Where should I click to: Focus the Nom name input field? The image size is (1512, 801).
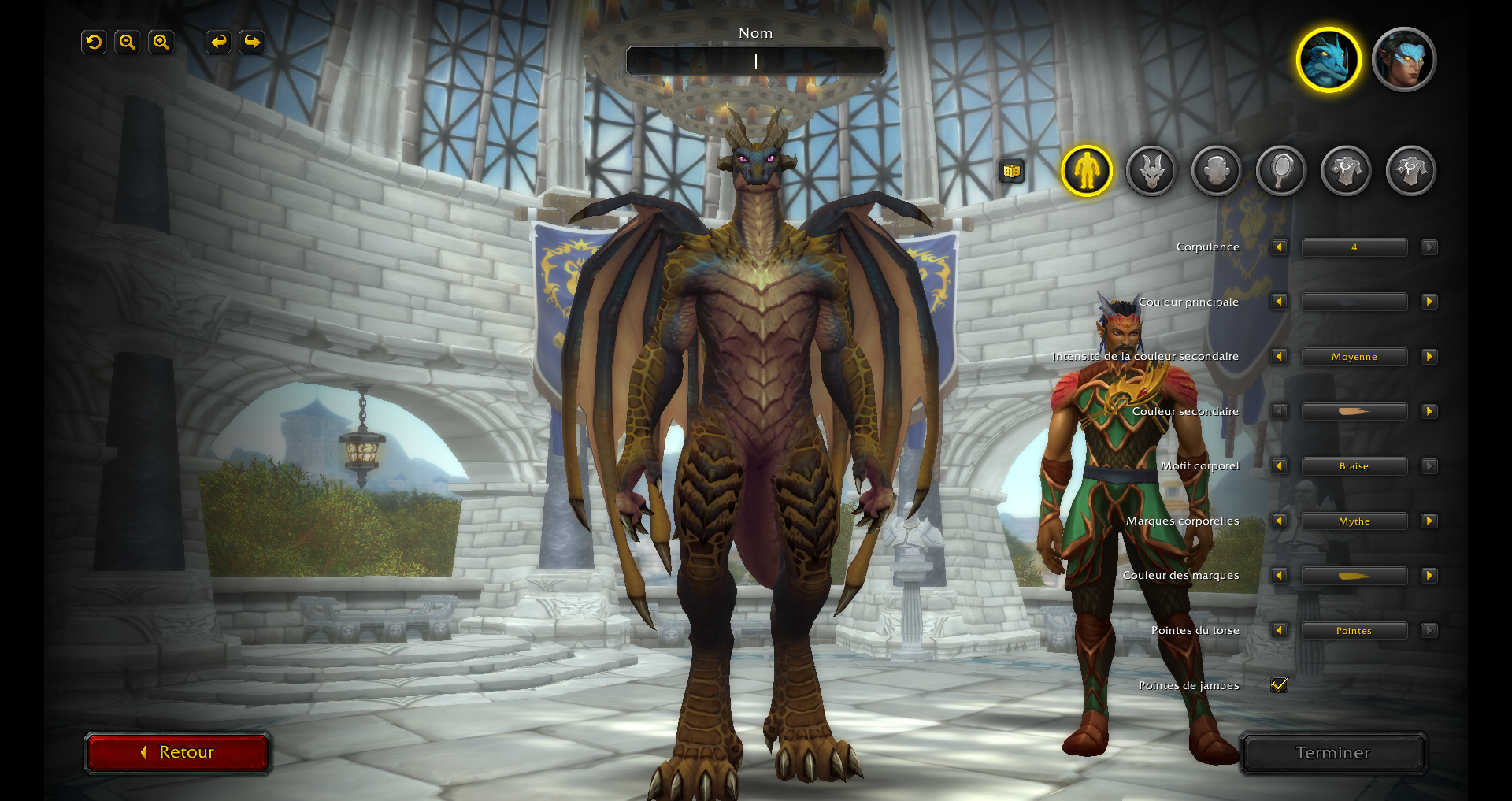[755, 61]
